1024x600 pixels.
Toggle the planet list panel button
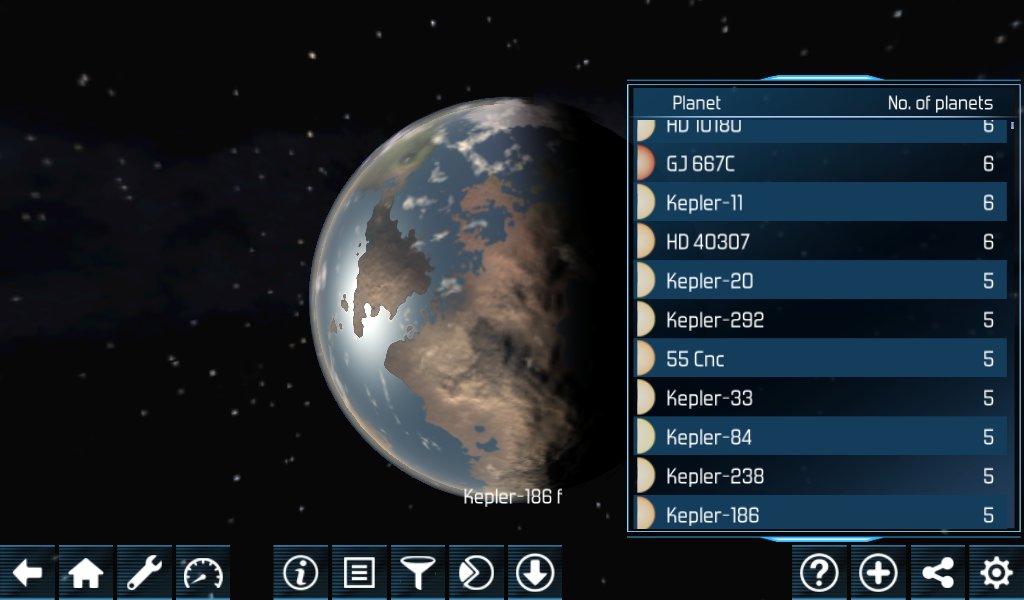(359, 573)
